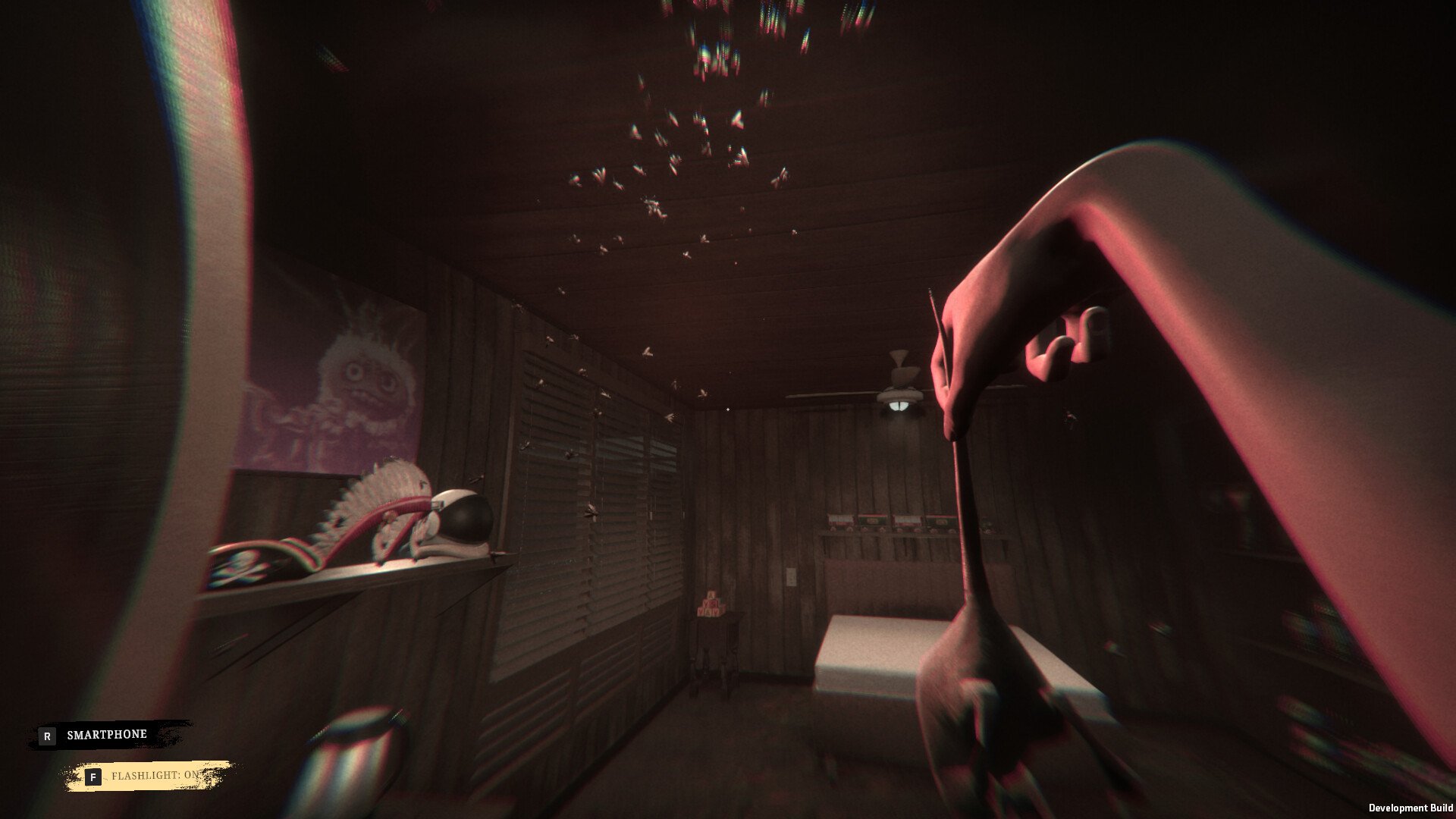Toggle FLASHLIGHT: ON indicator off
Screen dimensions: 1456x819
click(x=156, y=777)
